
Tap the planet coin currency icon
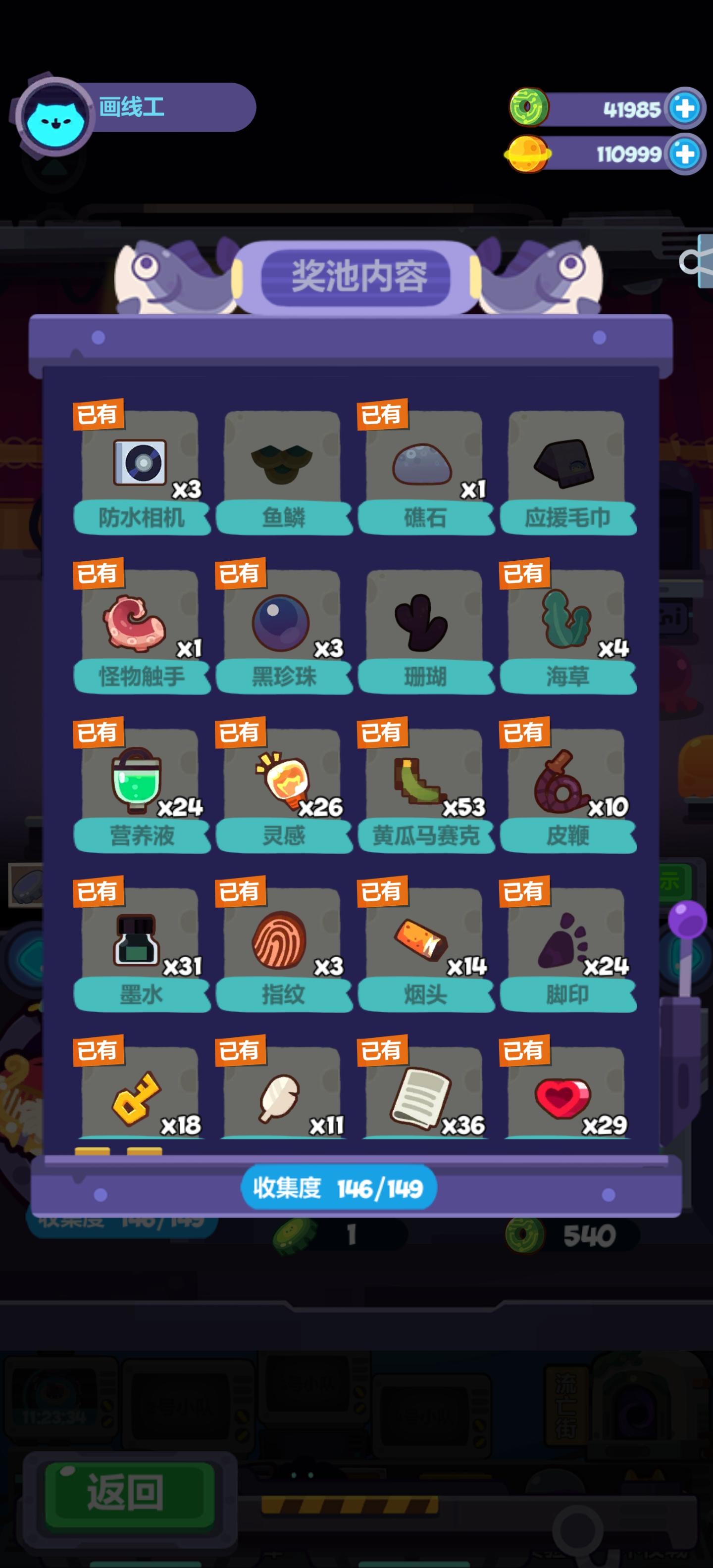point(529,153)
